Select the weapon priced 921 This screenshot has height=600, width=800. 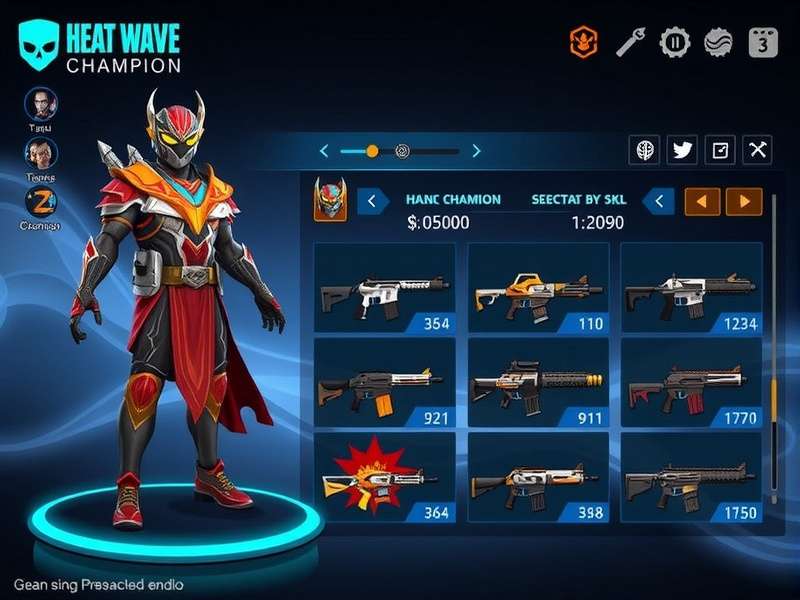[384, 384]
